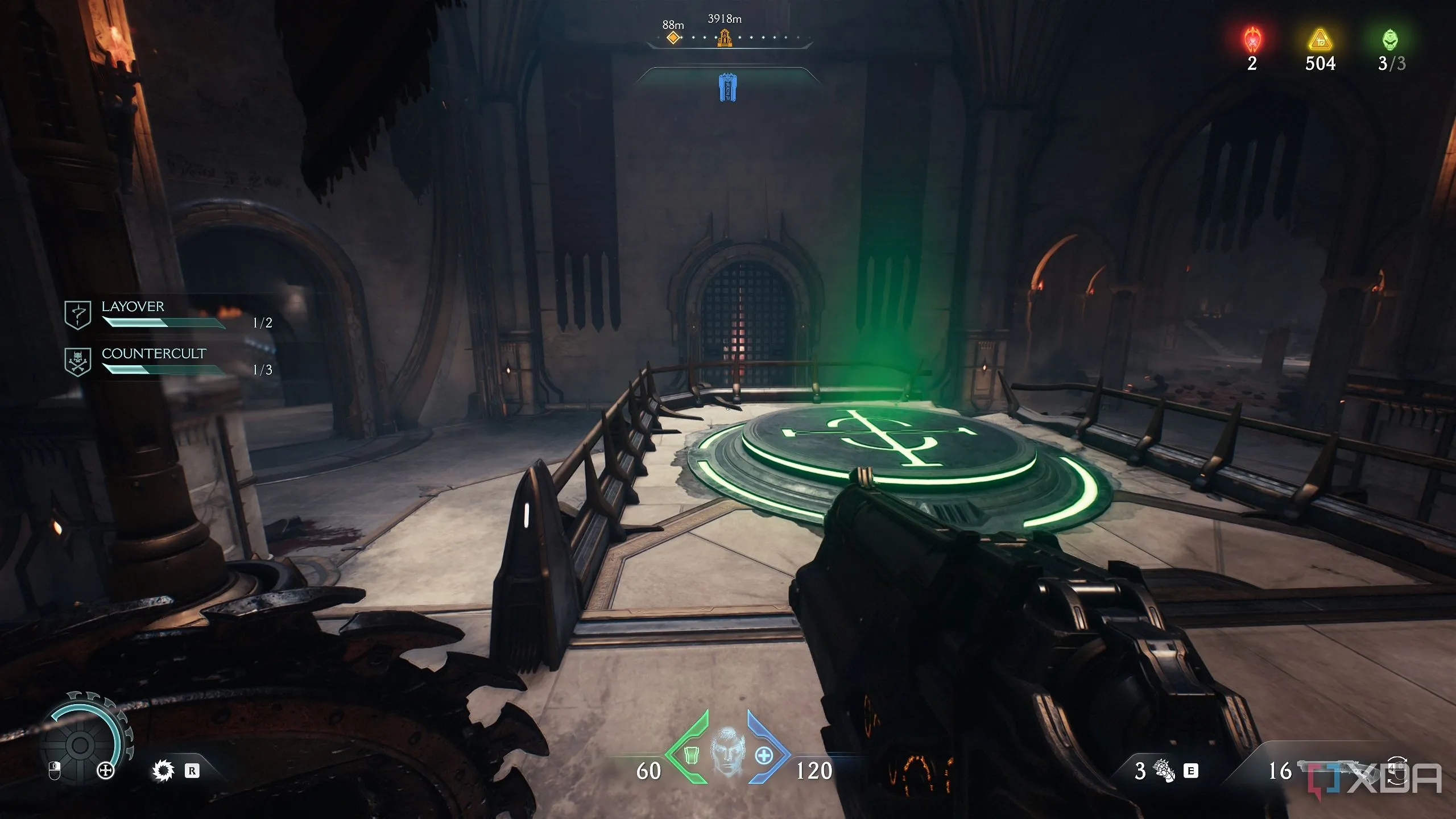Image resolution: width=1456 pixels, height=819 pixels.
Task: Click the spinning saw blade ability icon
Action: pyautogui.click(x=163, y=771)
